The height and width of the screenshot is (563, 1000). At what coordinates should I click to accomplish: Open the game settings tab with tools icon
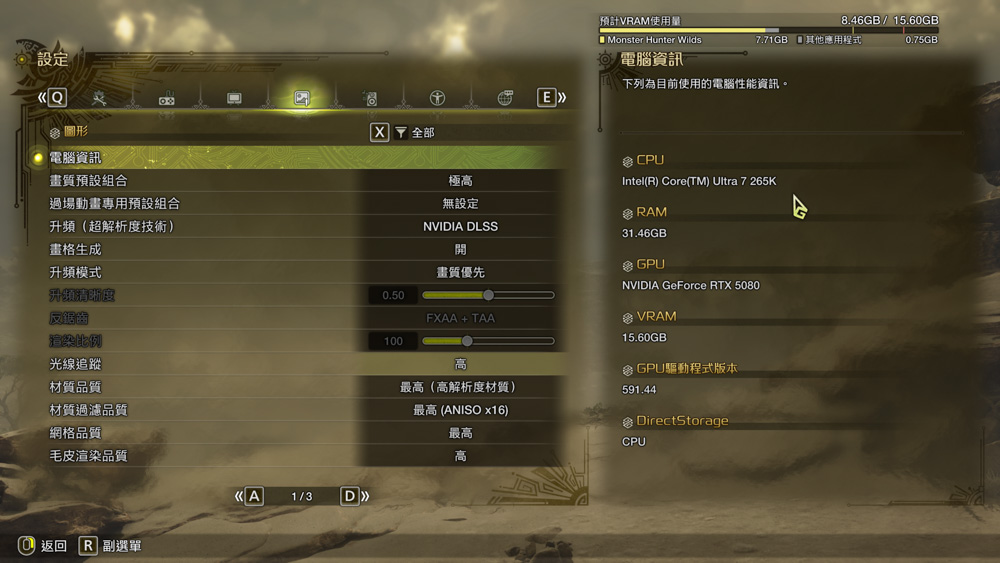point(99,98)
